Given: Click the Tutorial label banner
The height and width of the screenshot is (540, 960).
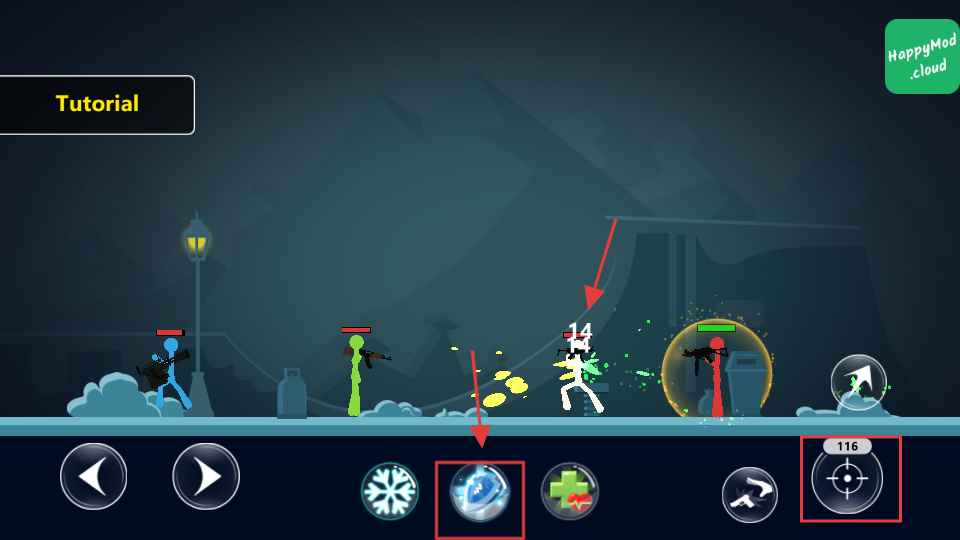Looking at the screenshot, I should [97, 104].
